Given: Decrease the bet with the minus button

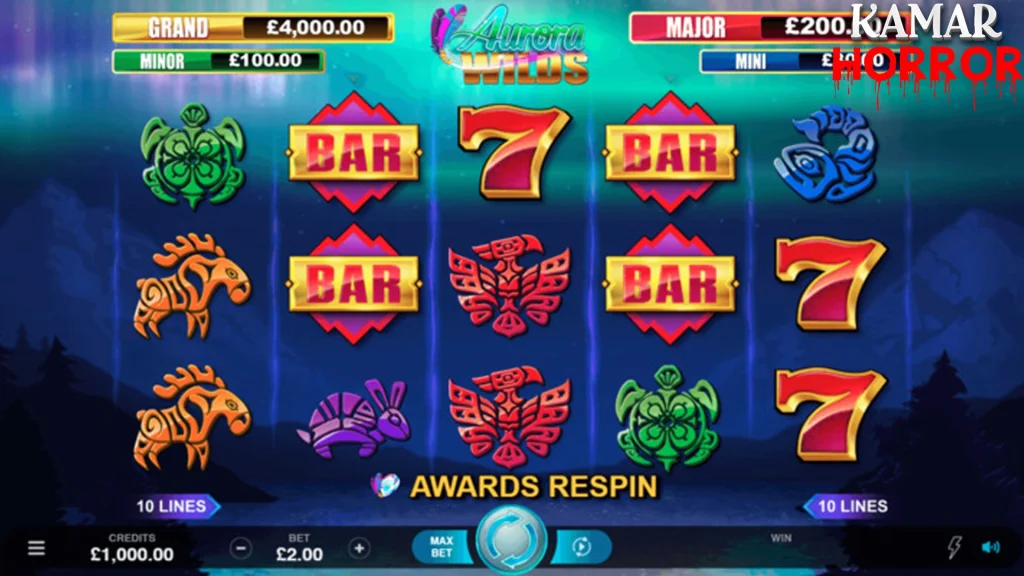Looking at the screenshot, I should (x=240, y=548).
